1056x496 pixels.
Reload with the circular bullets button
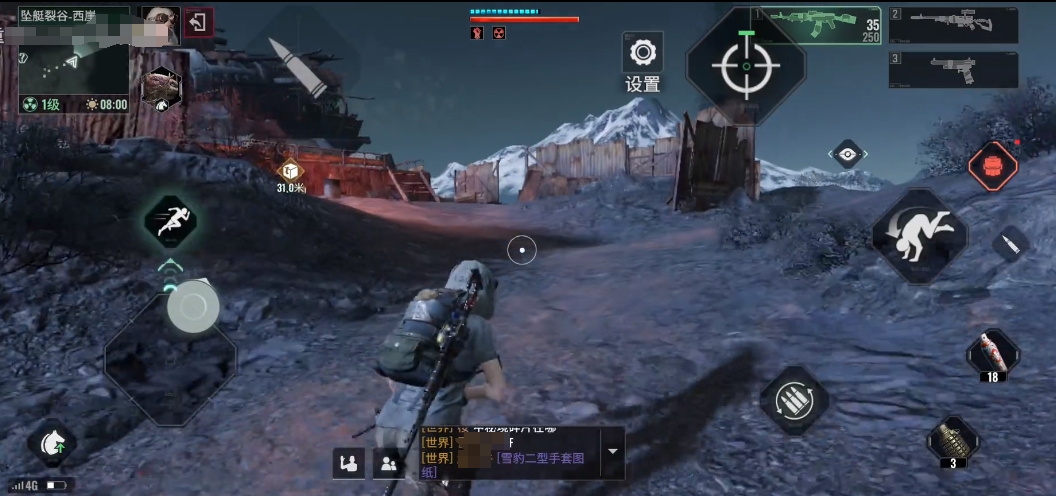click(794, 401)
